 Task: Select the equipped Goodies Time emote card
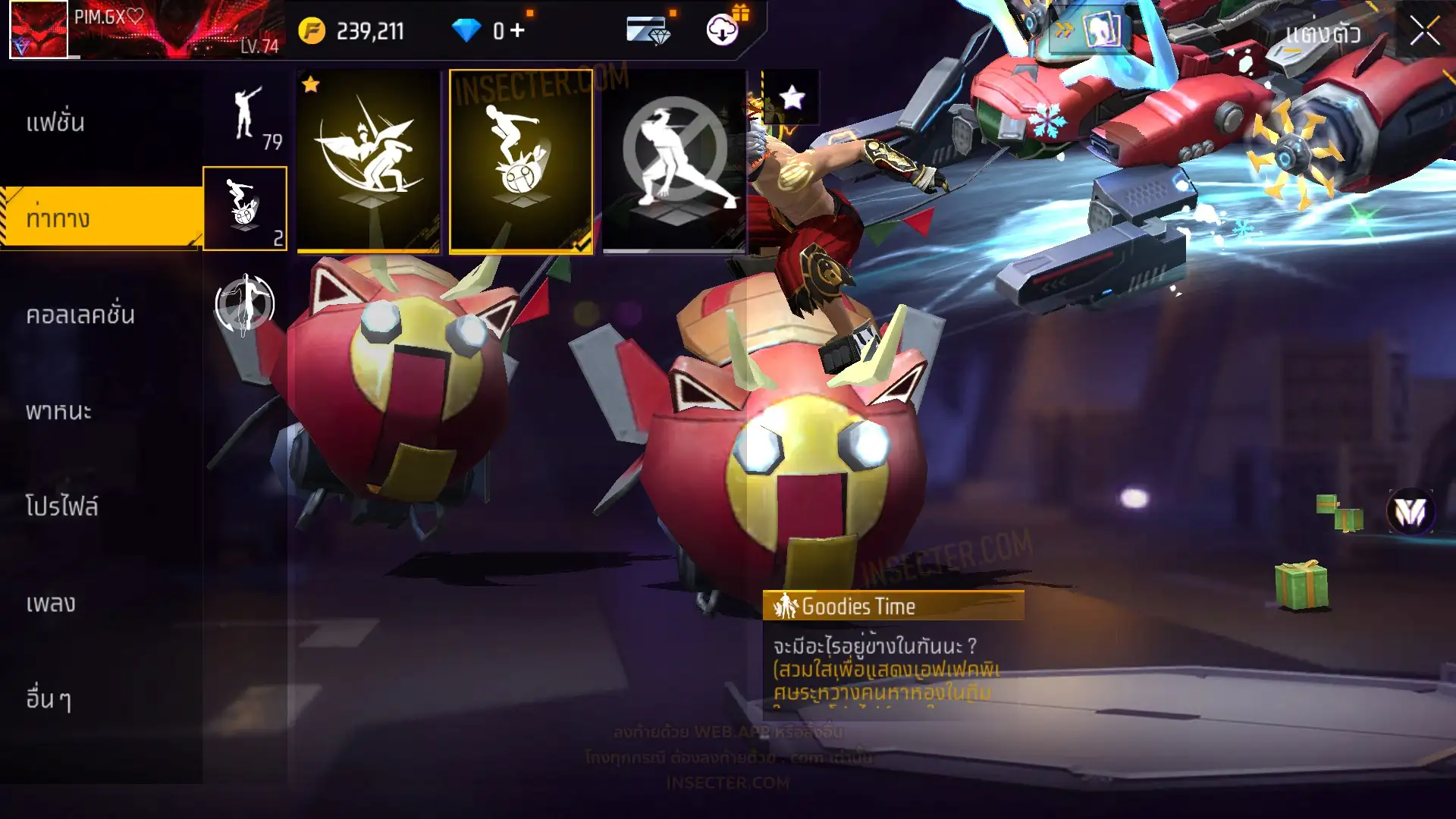(521, 162)
